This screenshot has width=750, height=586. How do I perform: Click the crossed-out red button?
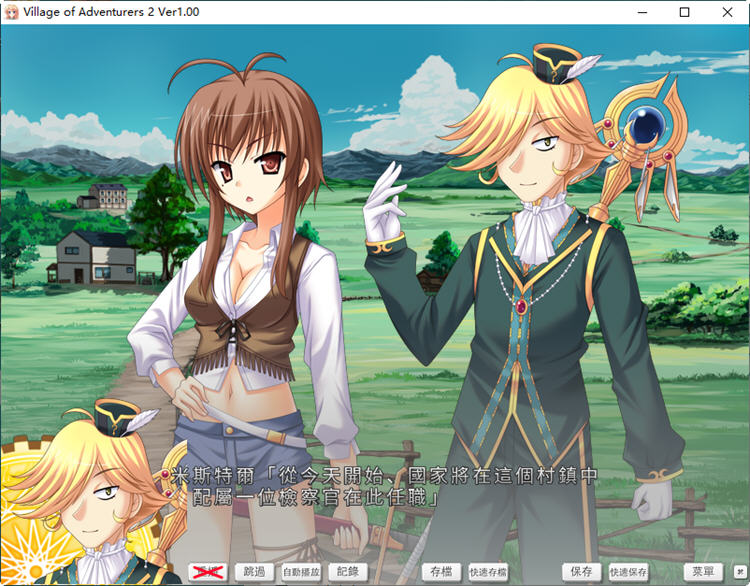tap(208, 572)
